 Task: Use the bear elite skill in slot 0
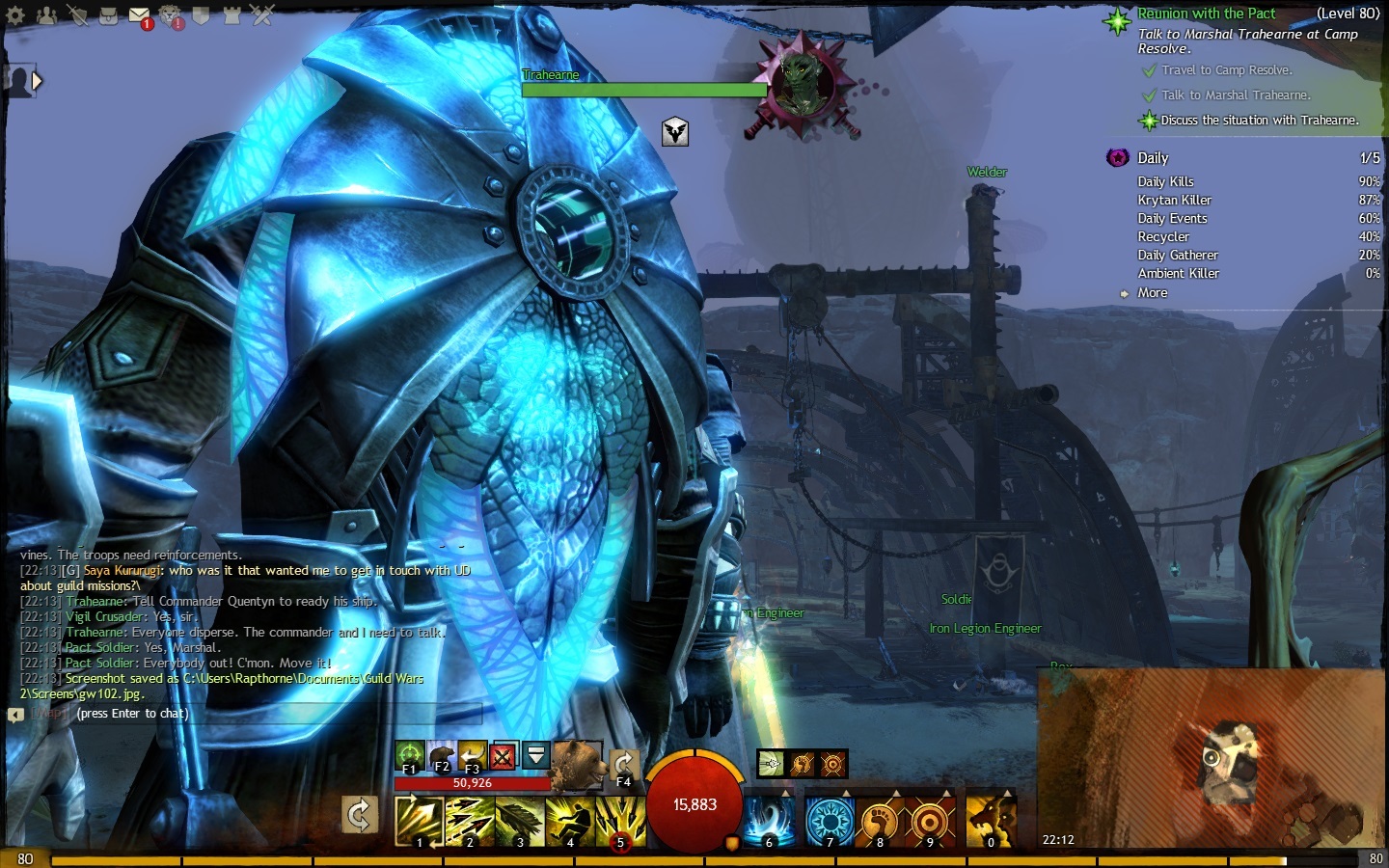click(x=991, y=820)
